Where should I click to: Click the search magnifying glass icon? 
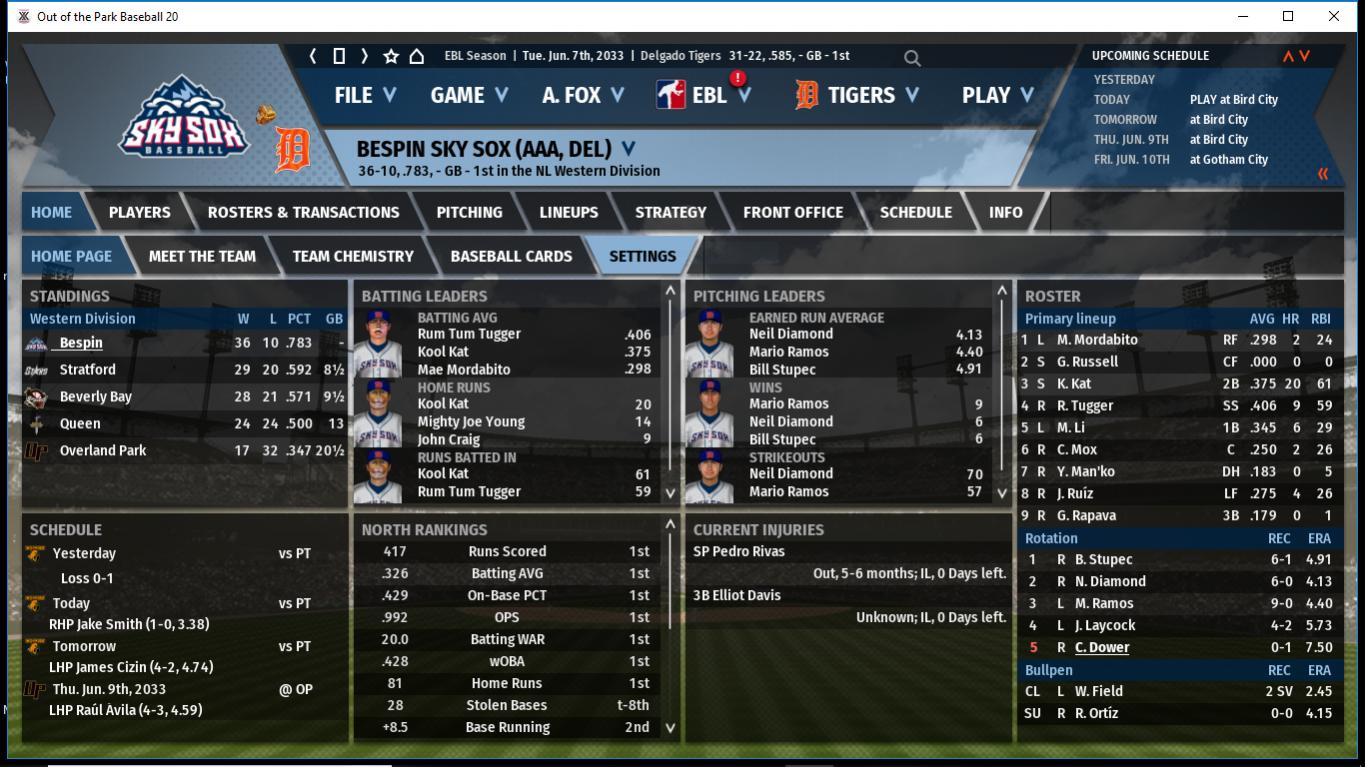(x=912, y=58)
